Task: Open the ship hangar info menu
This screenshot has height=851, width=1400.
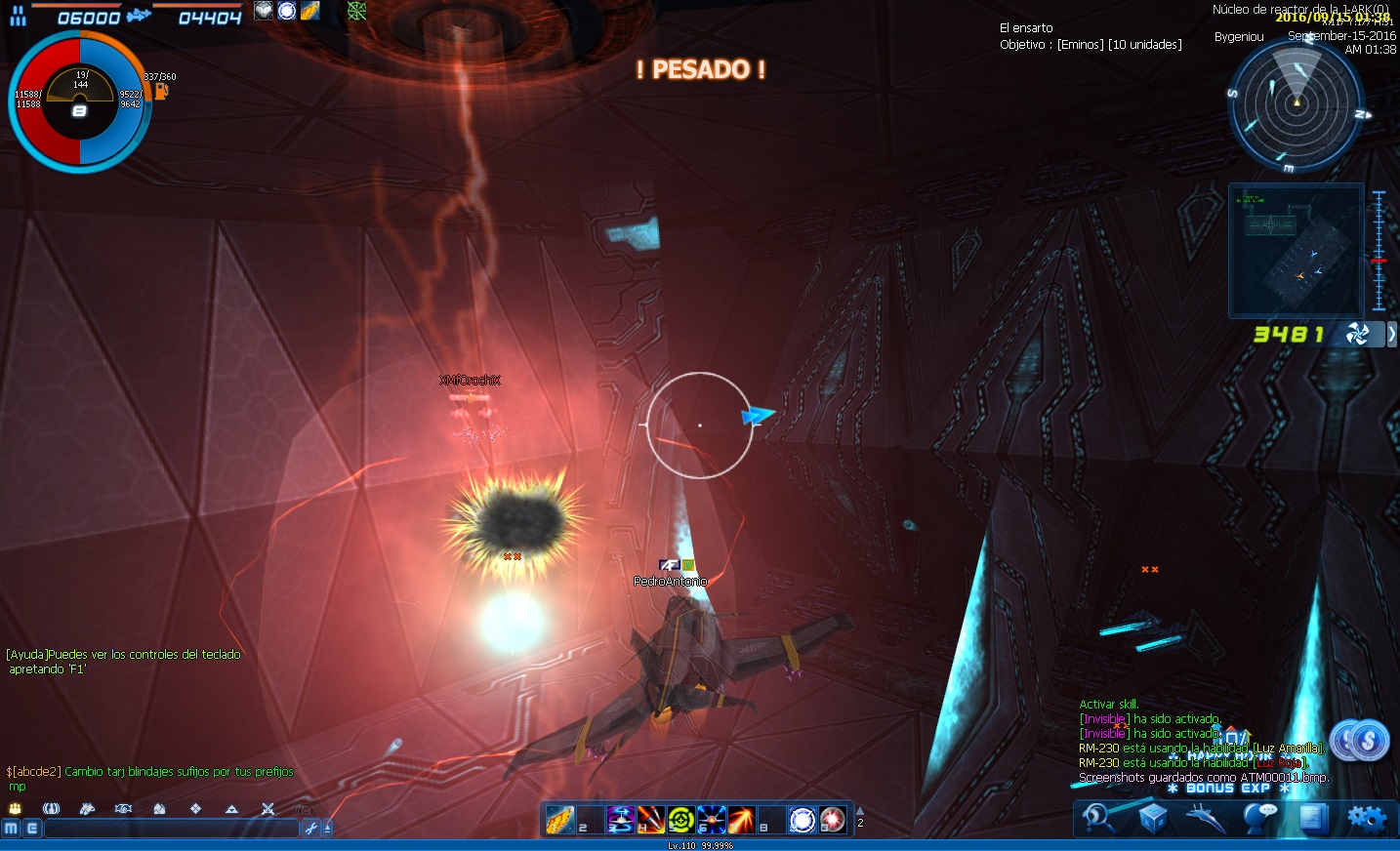Action: pyautogui.click(x=1206, y=818)
